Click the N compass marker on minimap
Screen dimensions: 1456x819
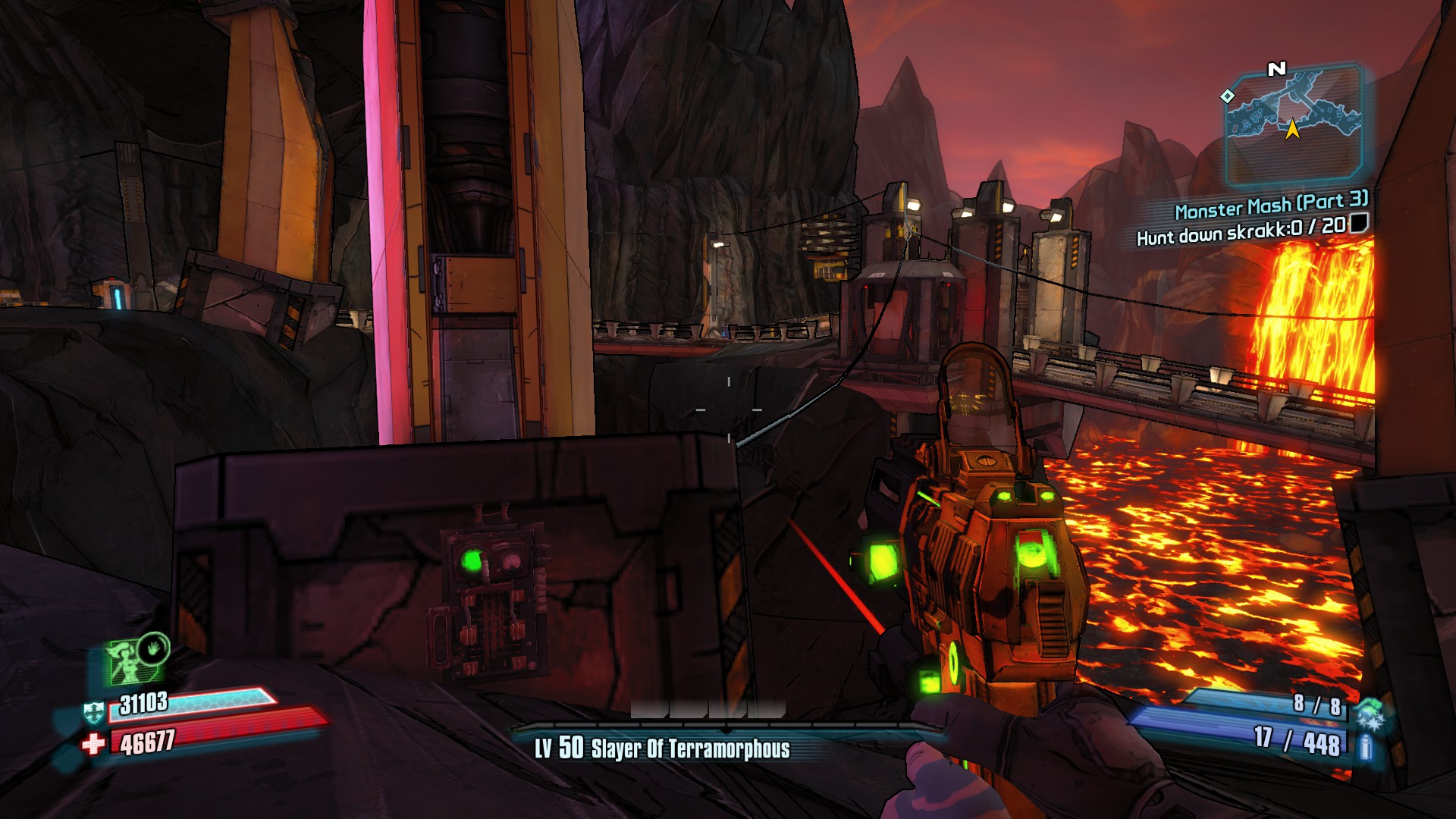tap(1276, 68)
